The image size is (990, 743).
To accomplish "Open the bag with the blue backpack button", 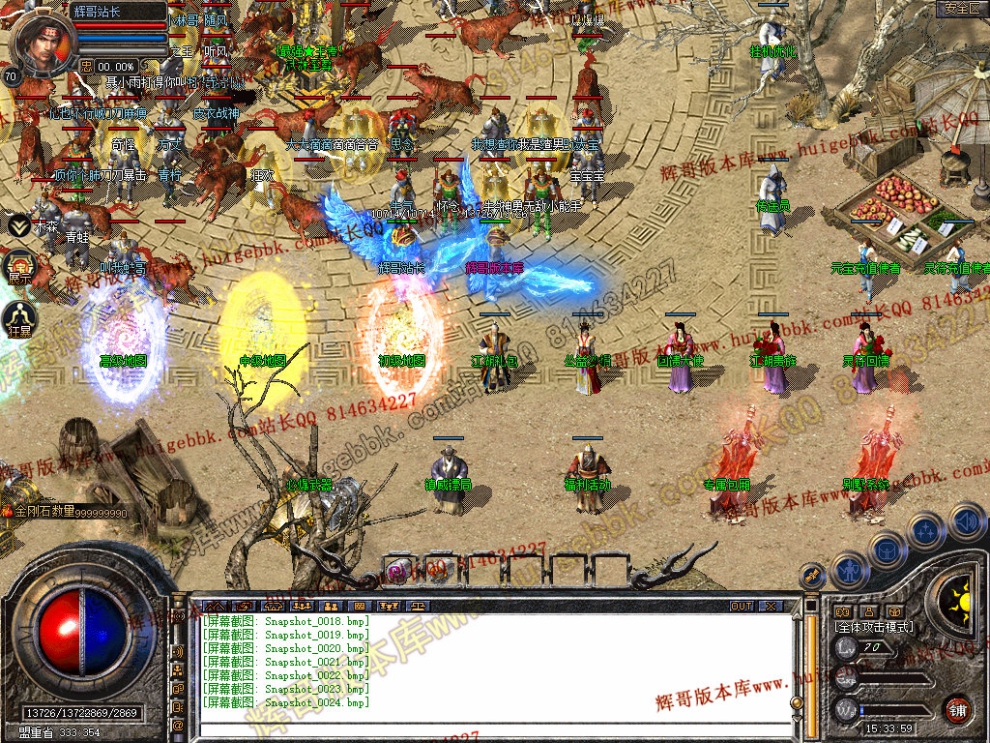I will (x=887, y=549).
